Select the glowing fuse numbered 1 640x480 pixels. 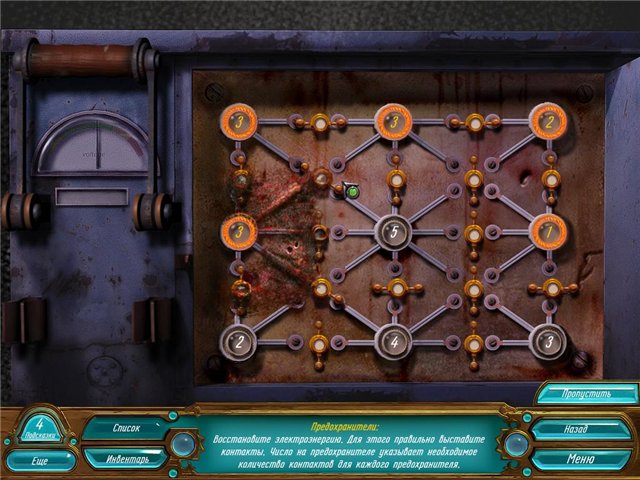point(548,232)
